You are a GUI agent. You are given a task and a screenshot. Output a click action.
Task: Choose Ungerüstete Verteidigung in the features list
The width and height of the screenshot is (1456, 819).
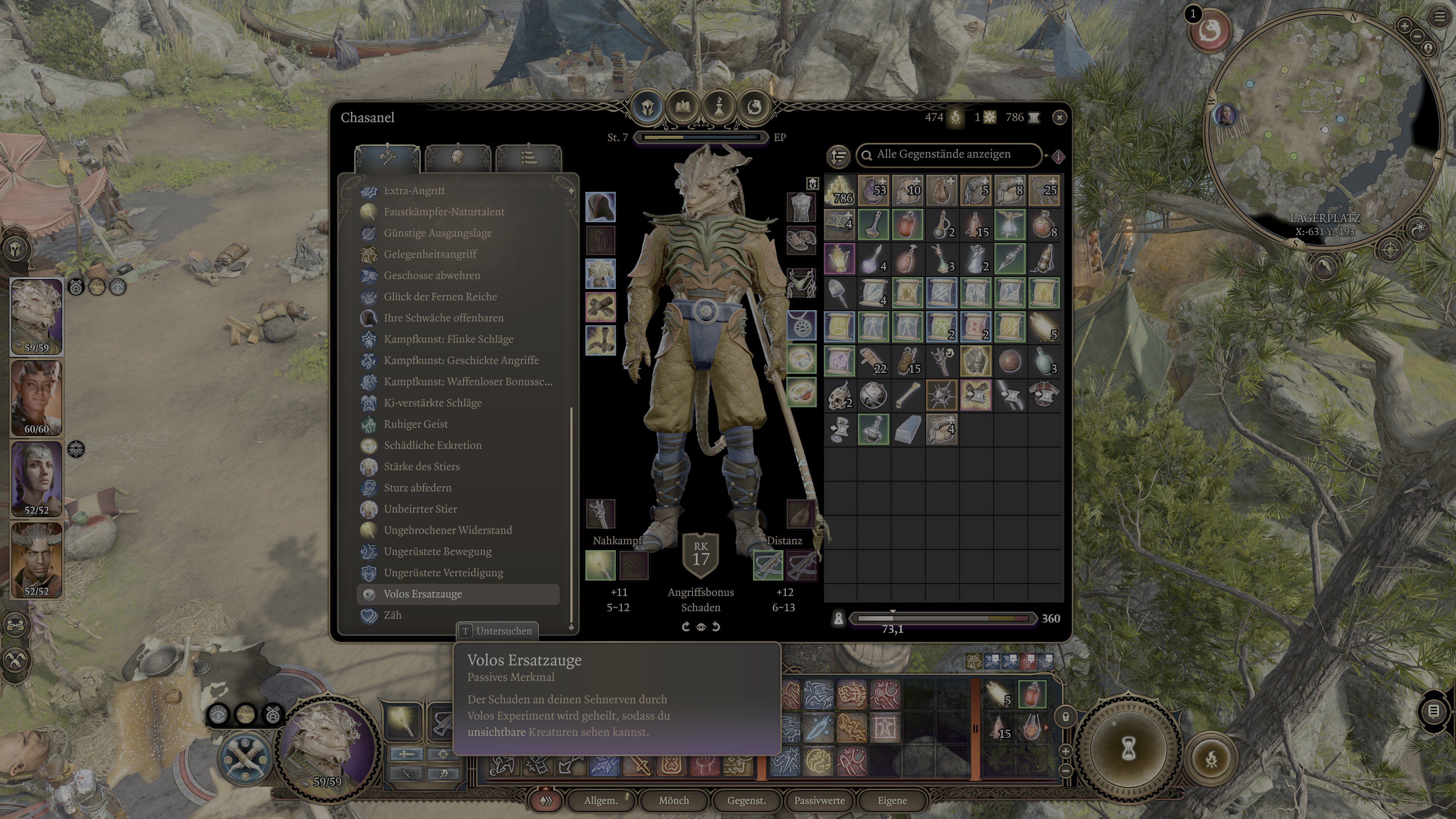point(443,573)
